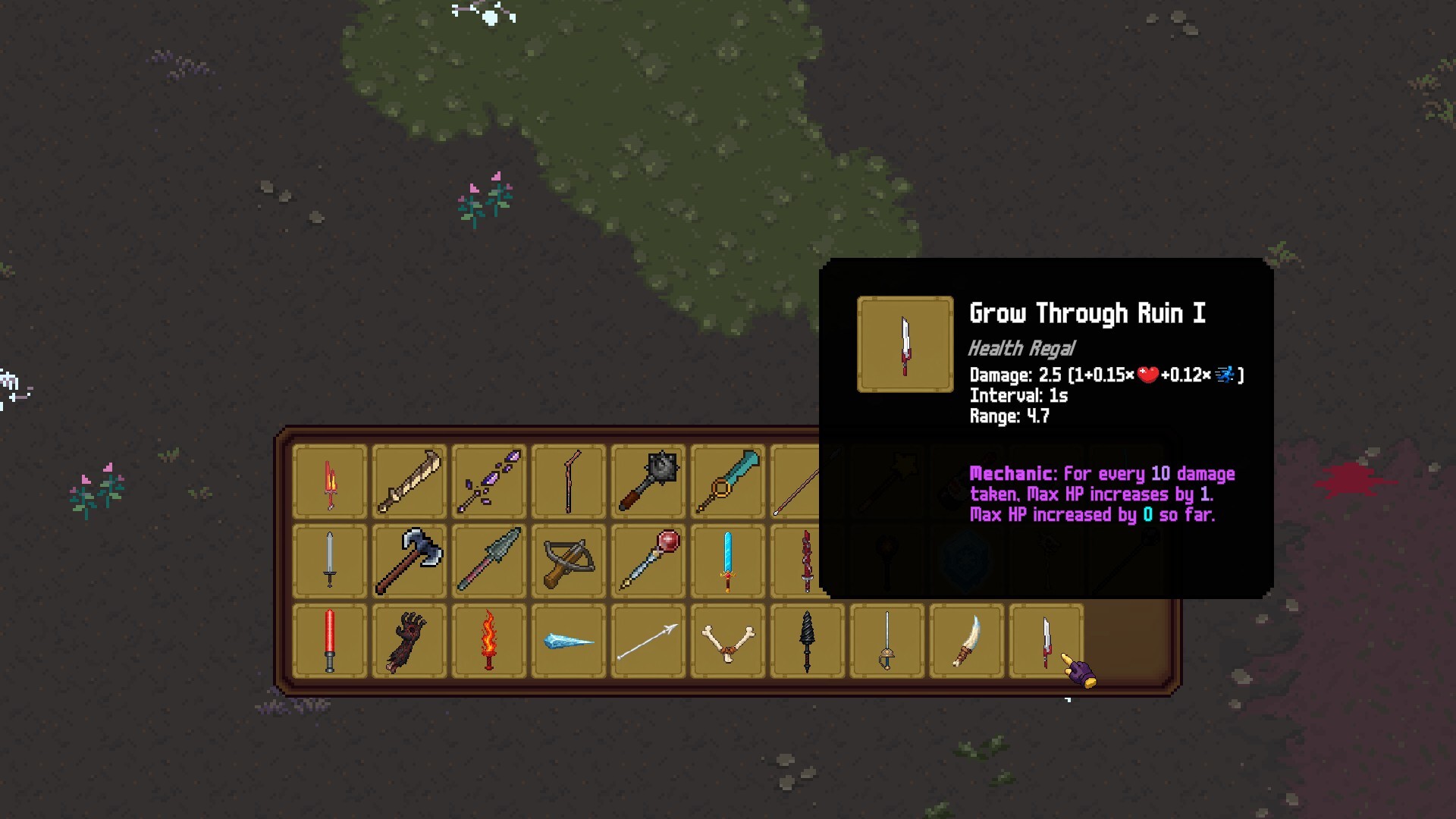Open the Grow Through Ruin I weapon portrait
The width and height of the screenshot is (1456, 819).
point(904,344)
